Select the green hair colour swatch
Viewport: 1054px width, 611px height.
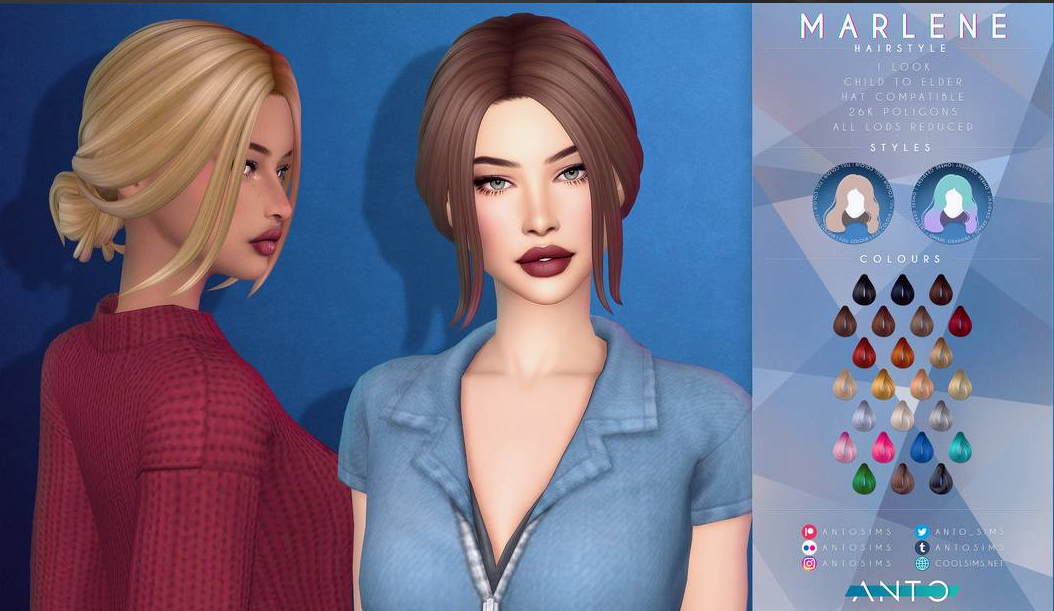click(x=863, y=478)
